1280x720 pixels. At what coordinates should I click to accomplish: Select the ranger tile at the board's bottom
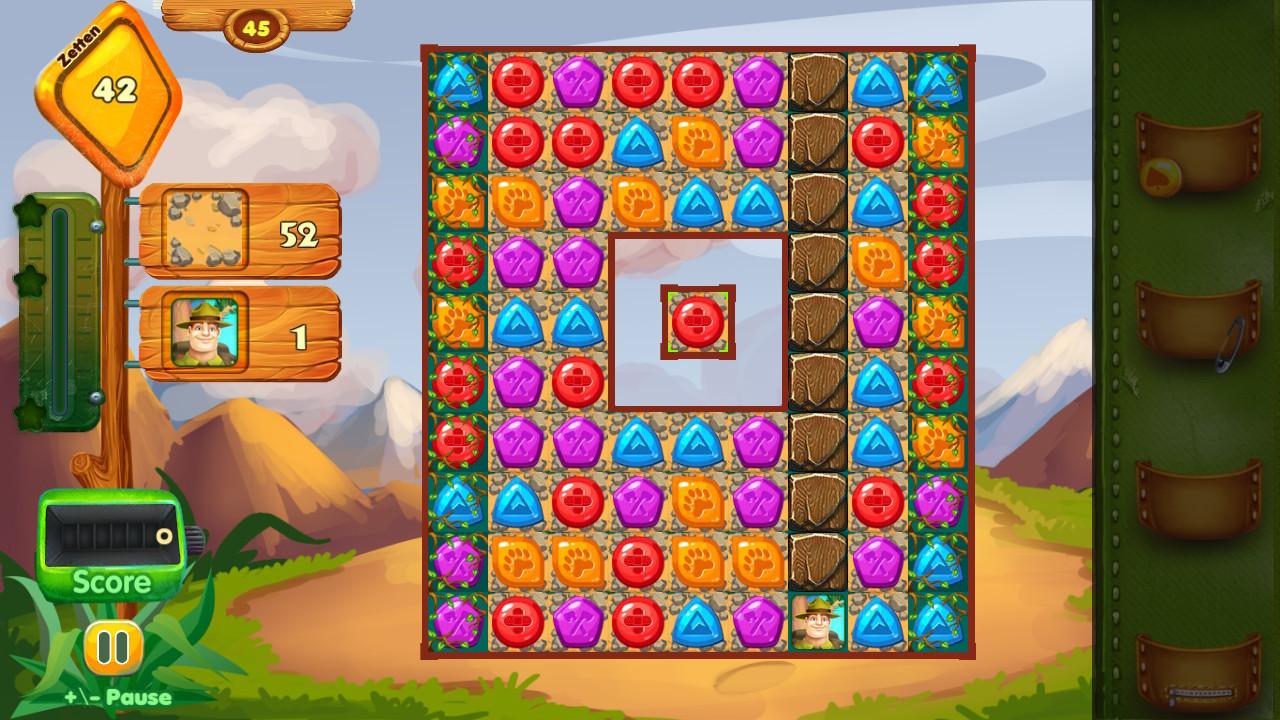(x=816, y=624)
